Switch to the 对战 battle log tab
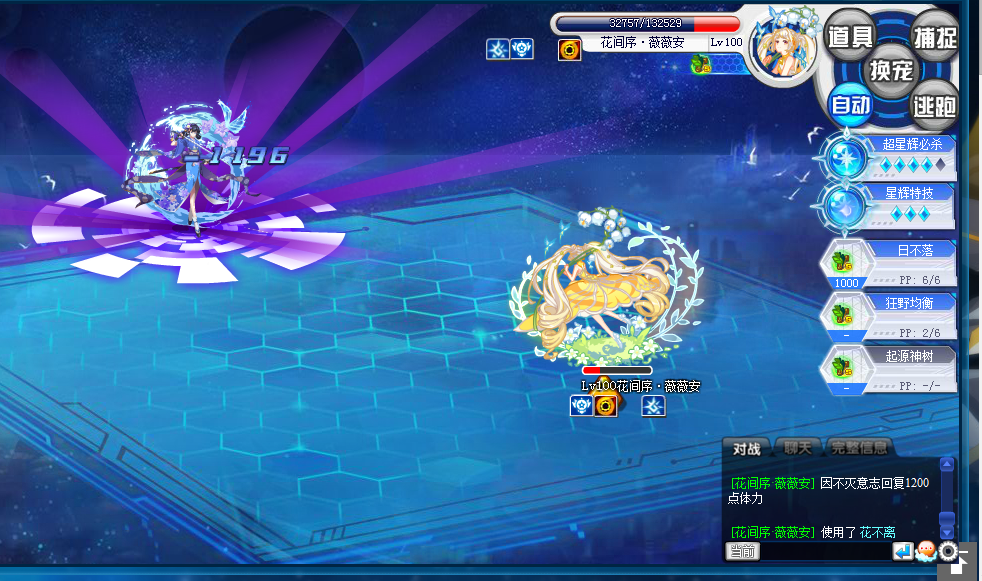This screenshot has width=982, height=581. coord(746,449)
